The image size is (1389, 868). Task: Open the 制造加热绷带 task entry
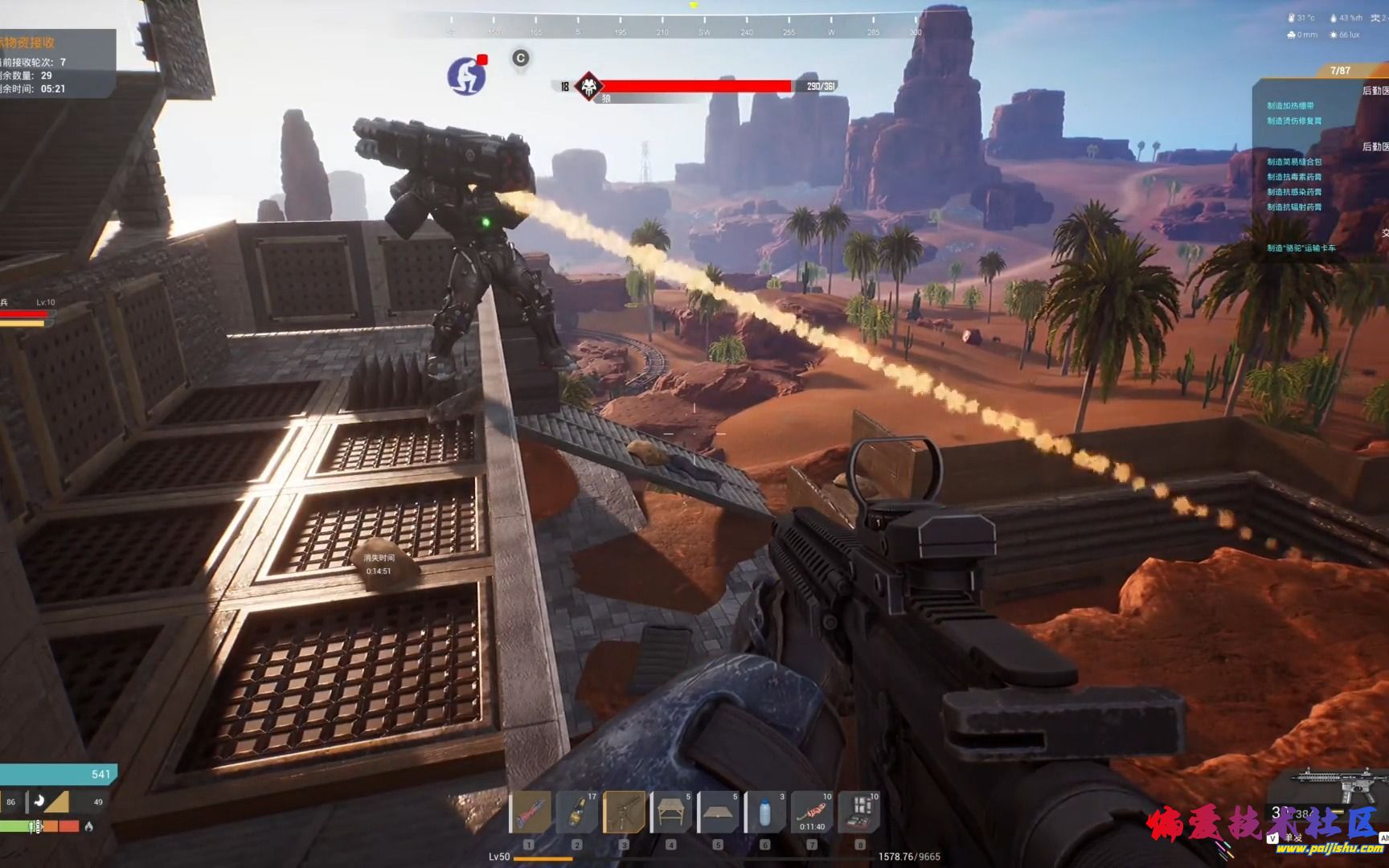point(1290,106)
